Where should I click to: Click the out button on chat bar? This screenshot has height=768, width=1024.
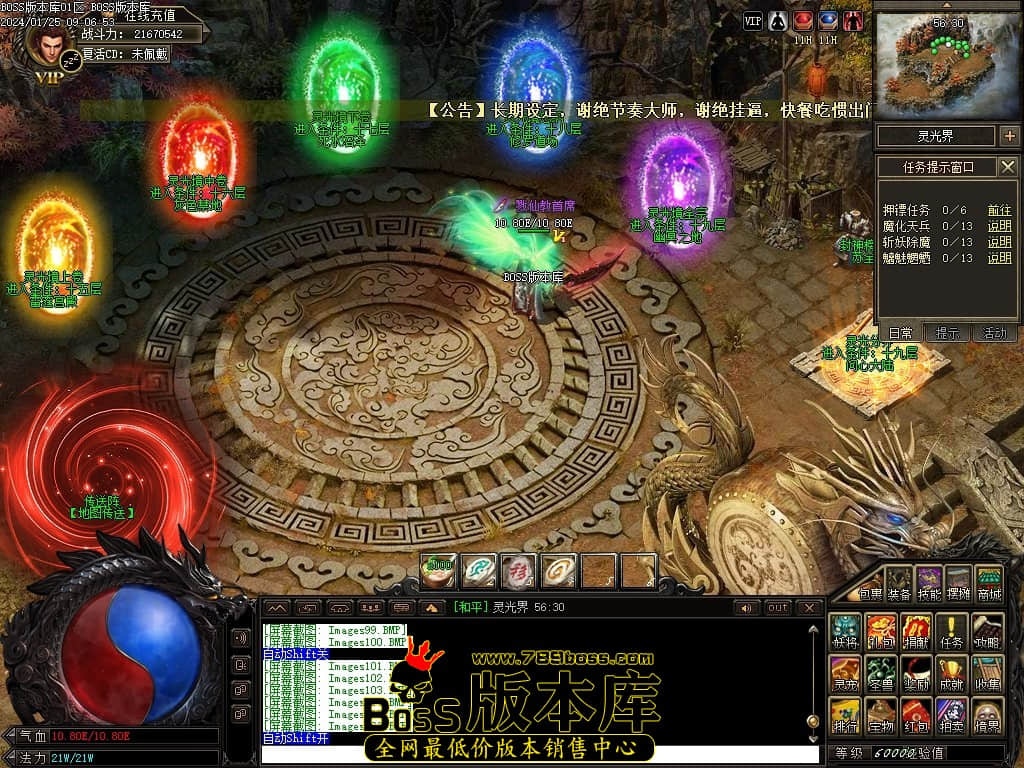click(x=778, y=608)
